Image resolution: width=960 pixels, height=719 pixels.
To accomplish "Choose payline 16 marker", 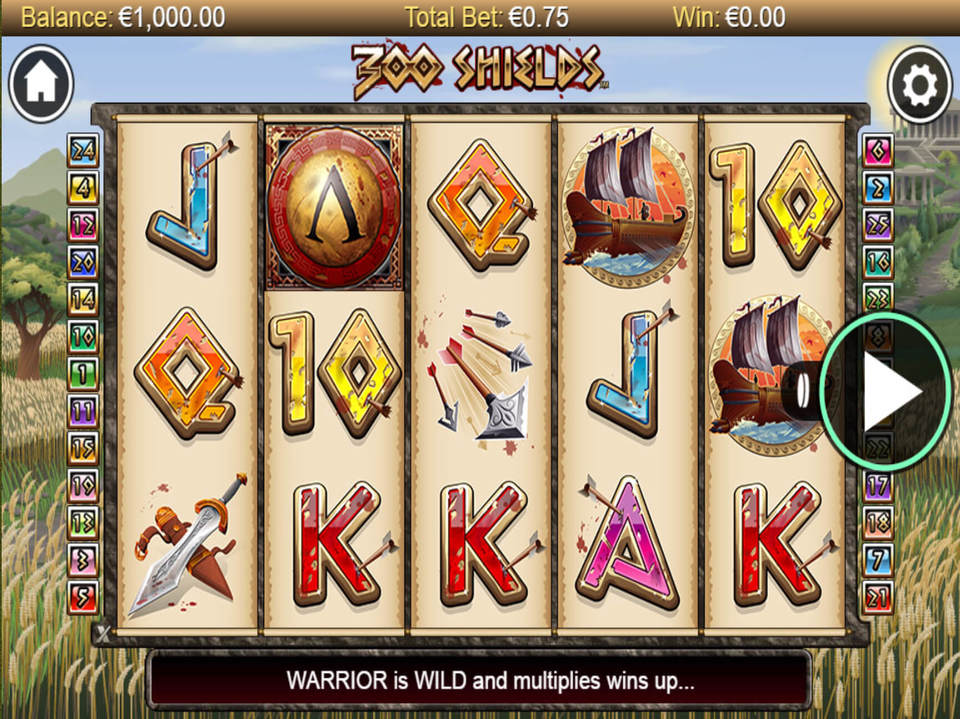I will tap(877, 261).
